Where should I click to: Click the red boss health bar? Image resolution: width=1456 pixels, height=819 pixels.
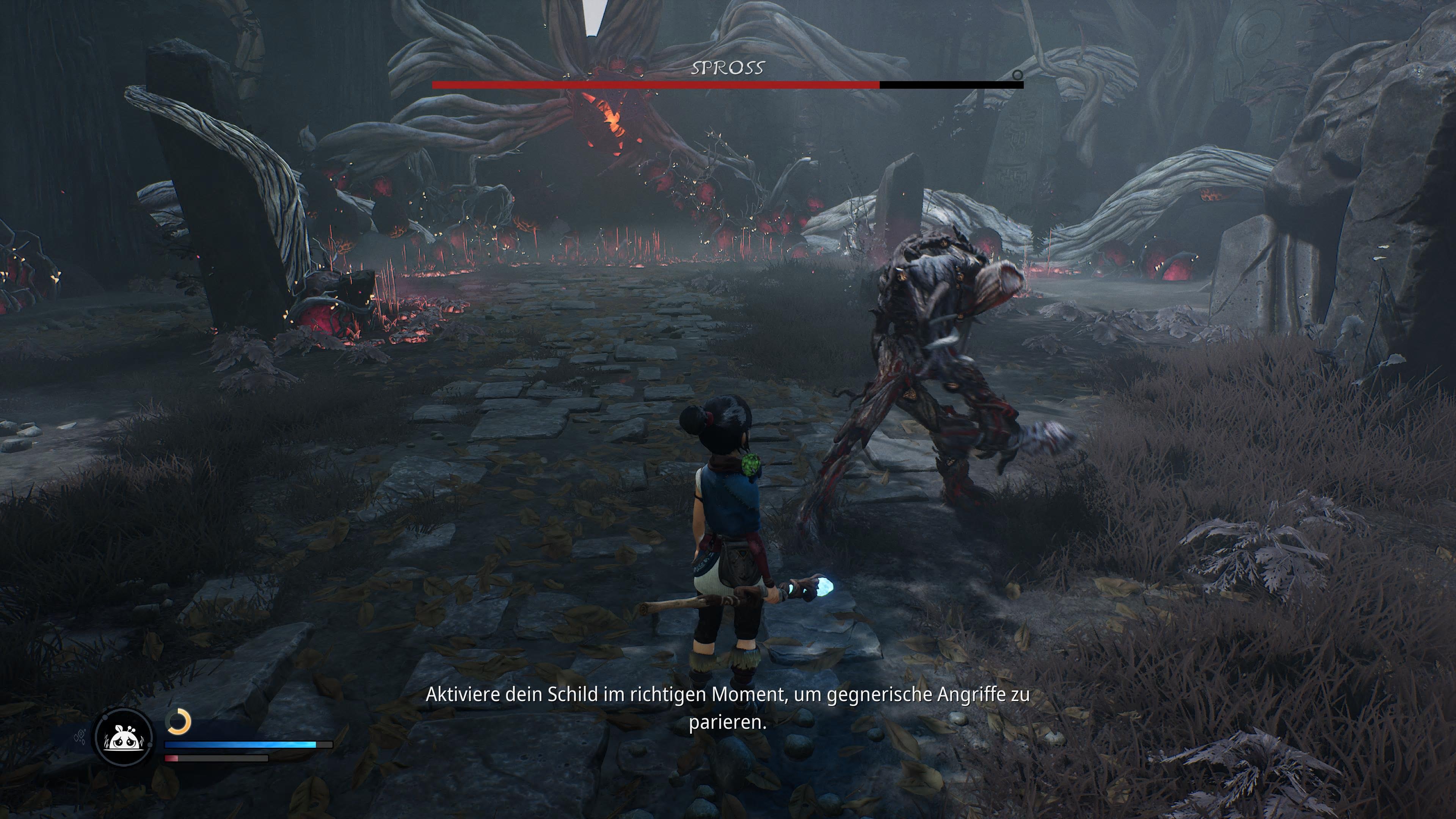656,85
